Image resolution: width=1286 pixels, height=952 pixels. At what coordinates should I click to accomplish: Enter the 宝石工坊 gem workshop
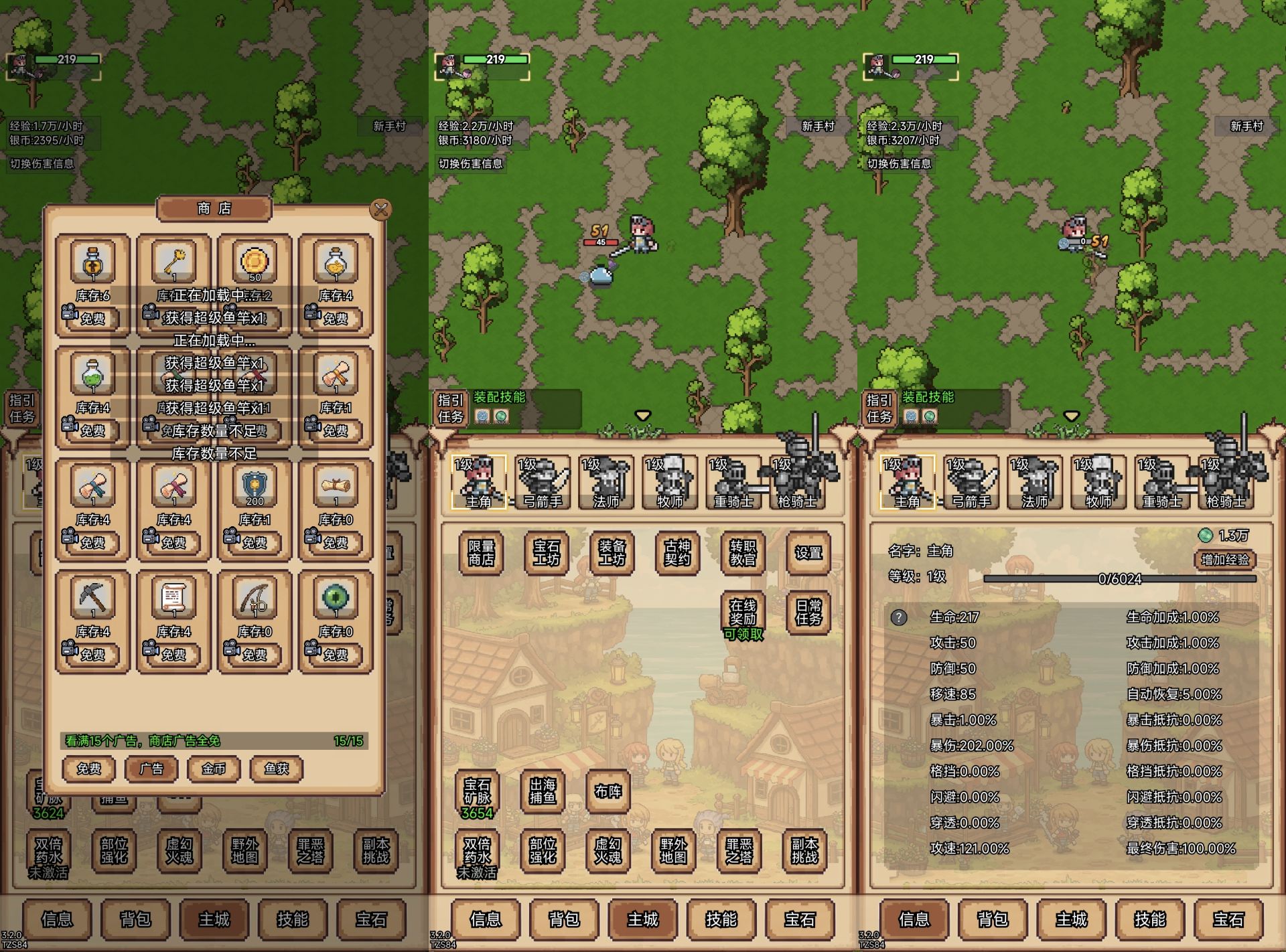click(546, 553)
